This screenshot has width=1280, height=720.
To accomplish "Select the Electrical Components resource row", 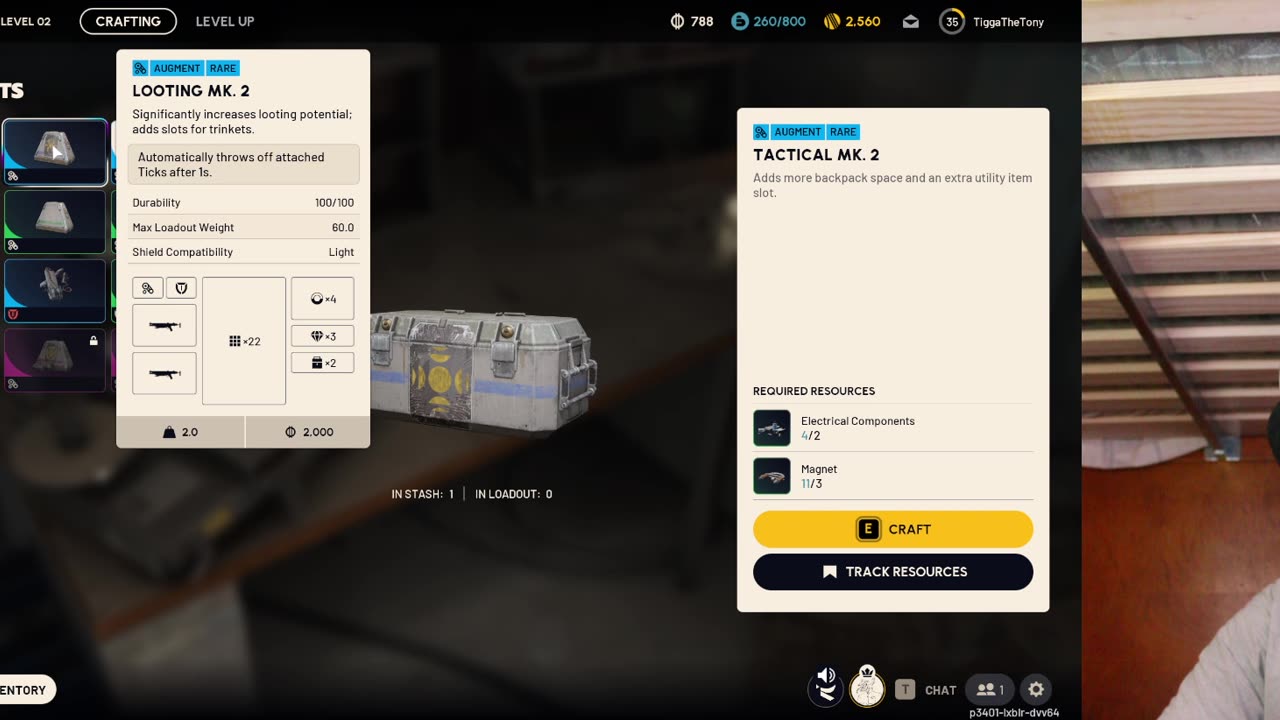I will click(x=893, y=428).
